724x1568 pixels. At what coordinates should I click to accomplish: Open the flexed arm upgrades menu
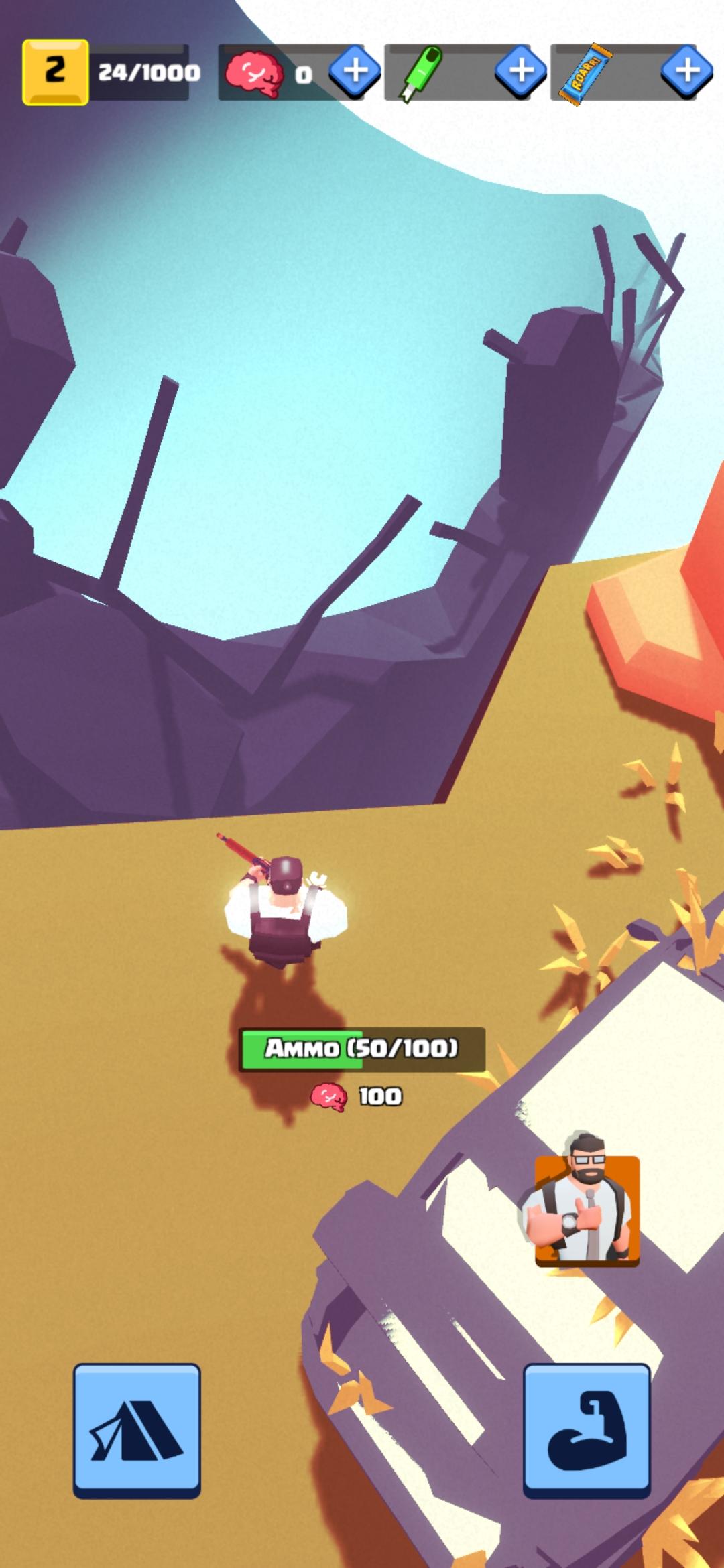587,1429
